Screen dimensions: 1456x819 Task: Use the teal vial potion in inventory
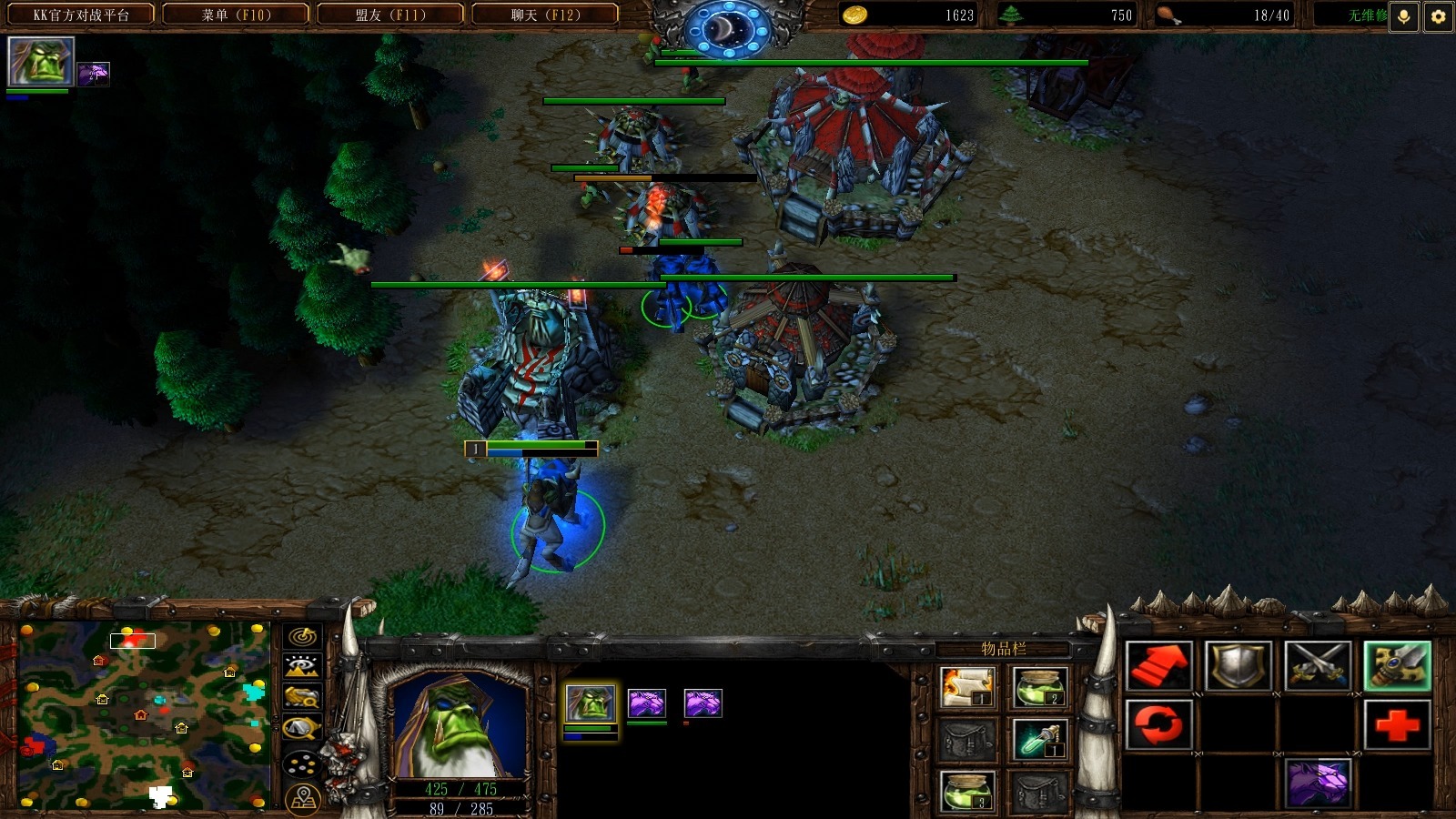(1038, 741)
